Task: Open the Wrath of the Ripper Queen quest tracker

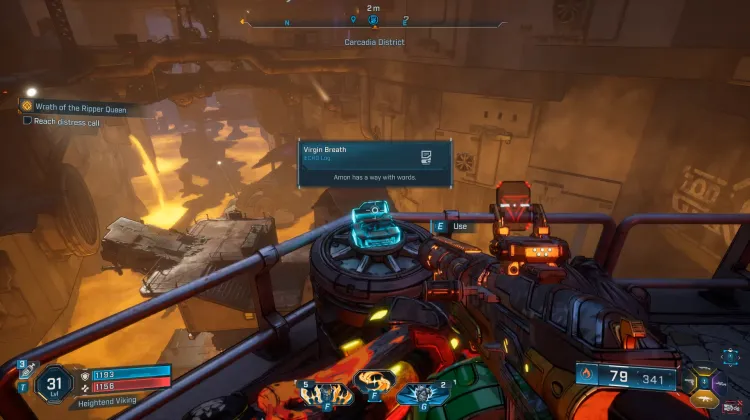Action: tap(75, 107)
